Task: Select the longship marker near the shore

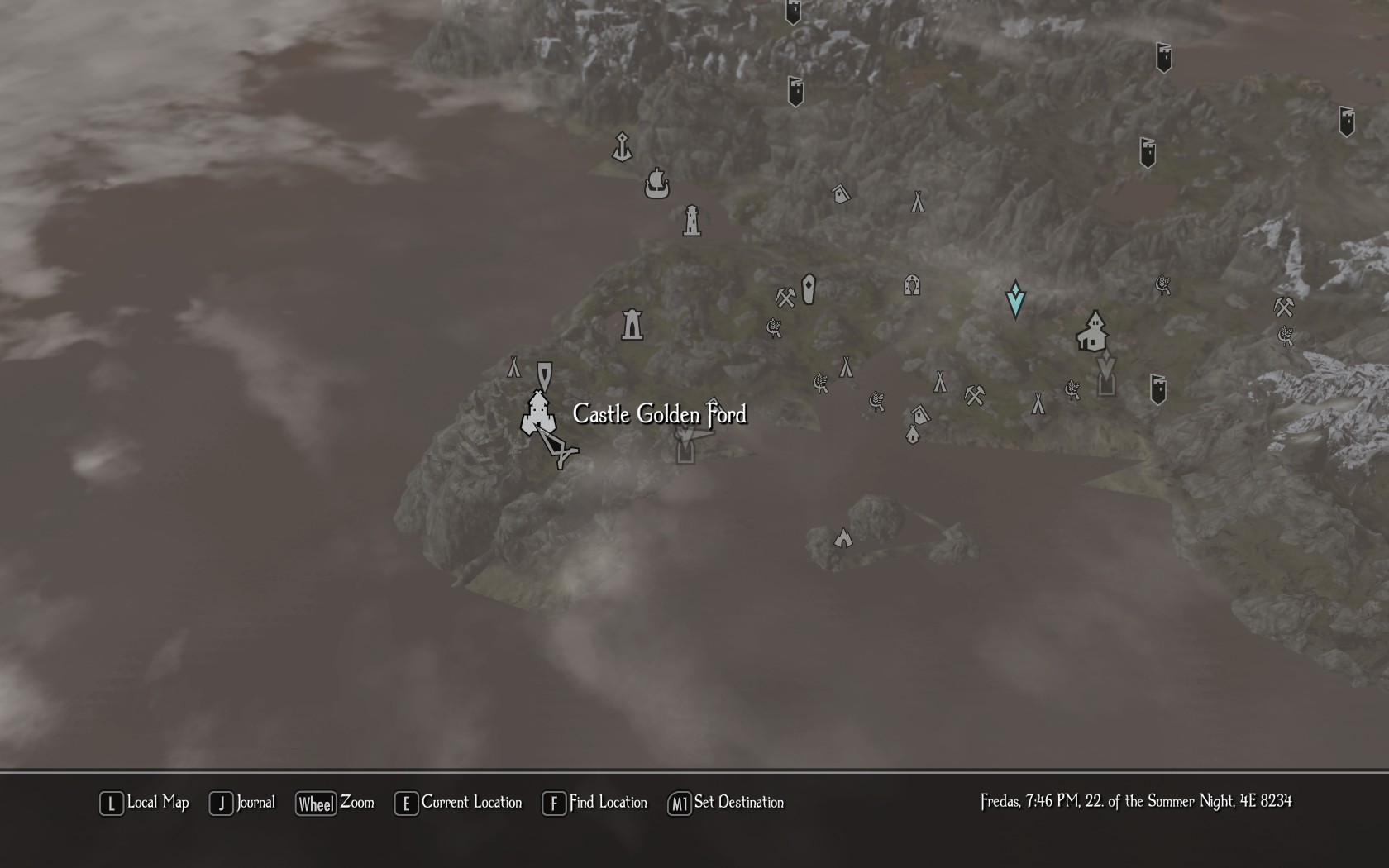Action: click(656, 184)
